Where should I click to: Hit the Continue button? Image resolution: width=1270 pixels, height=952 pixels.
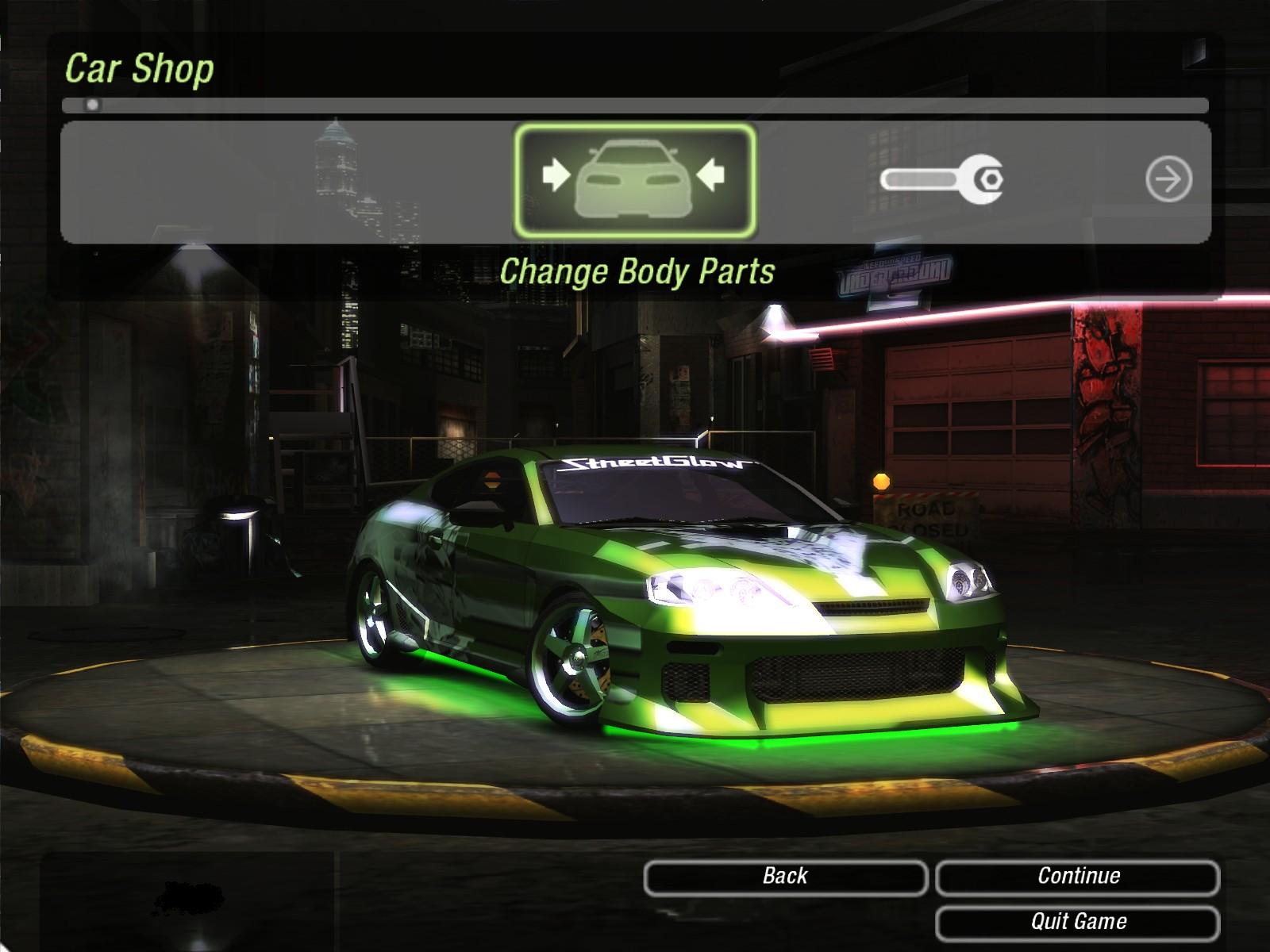coord(1078,877)
